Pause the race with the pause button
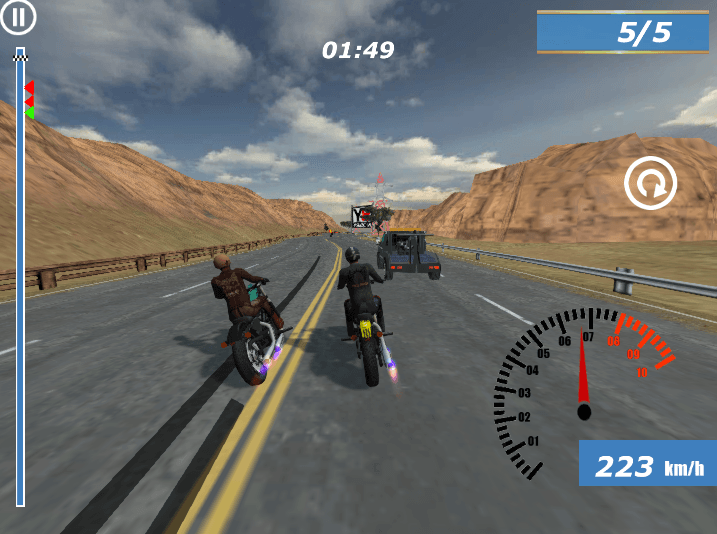This screenshot has height=534, width=717. pos(18,17)
